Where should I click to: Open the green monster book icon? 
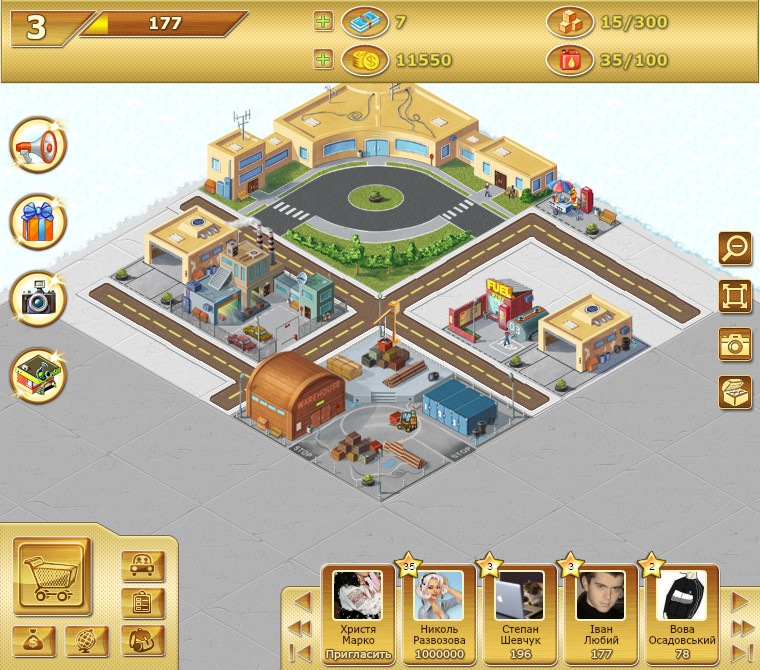pos(38,375)
